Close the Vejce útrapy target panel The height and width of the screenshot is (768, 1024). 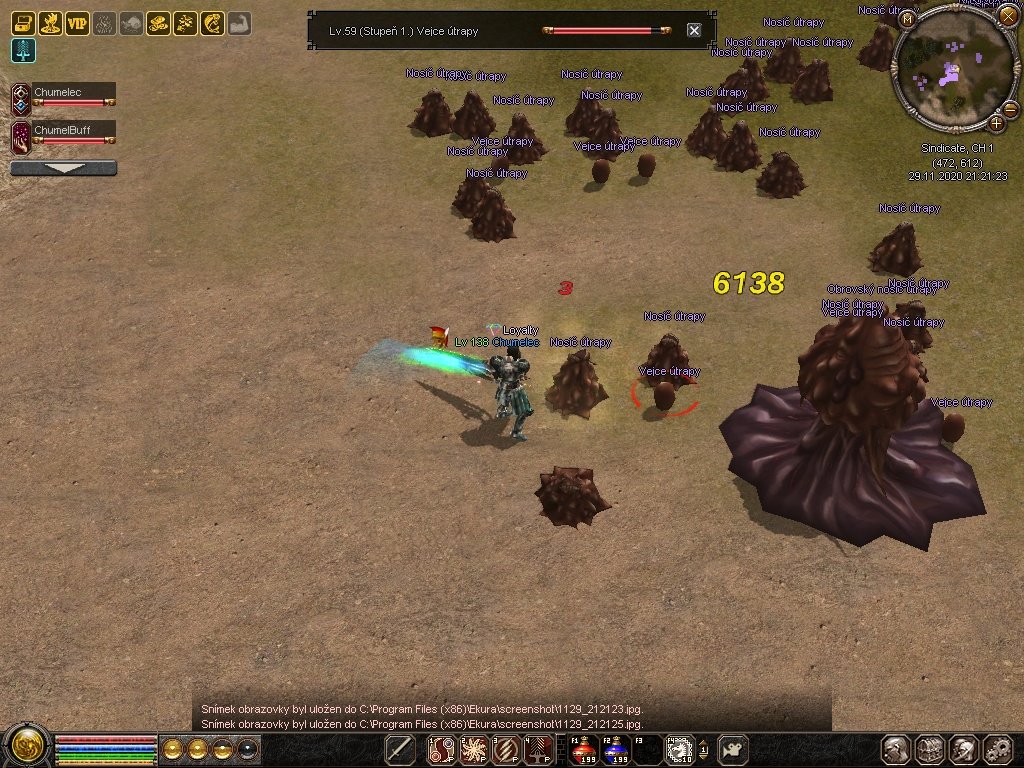694,30
